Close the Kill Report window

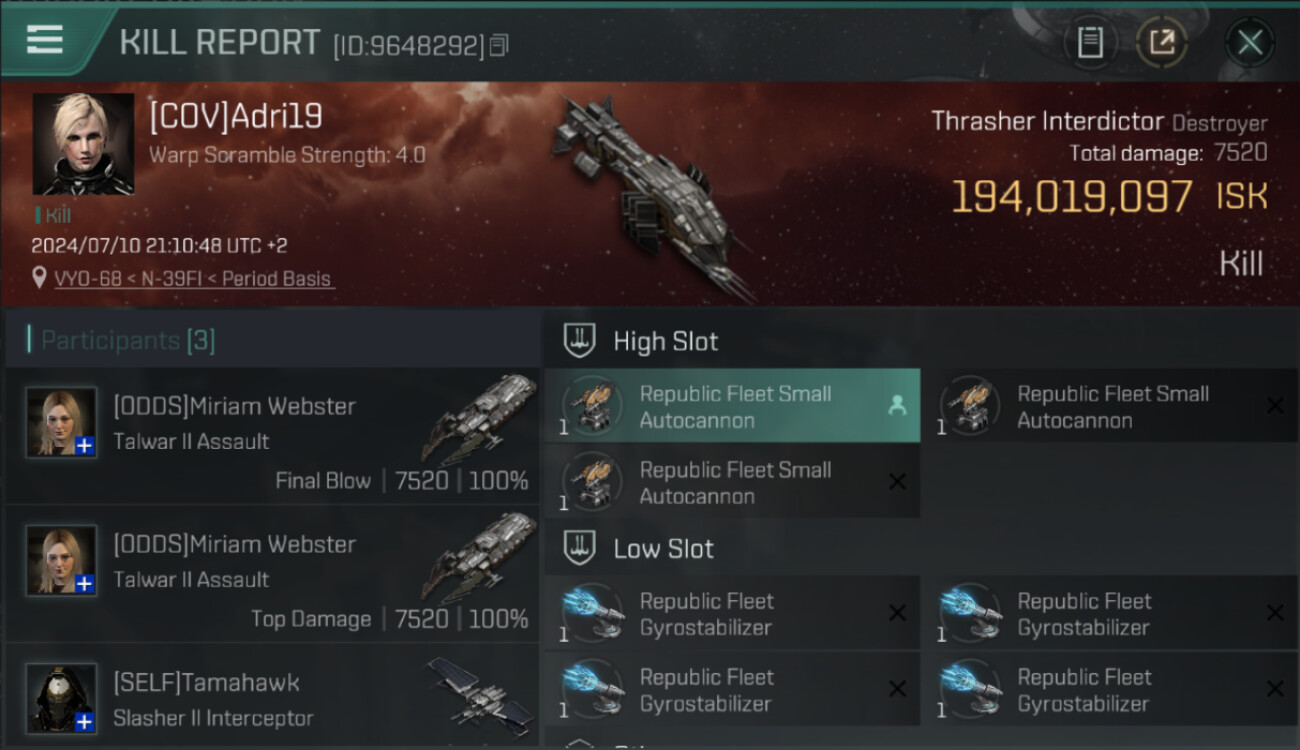(1249, 42)
